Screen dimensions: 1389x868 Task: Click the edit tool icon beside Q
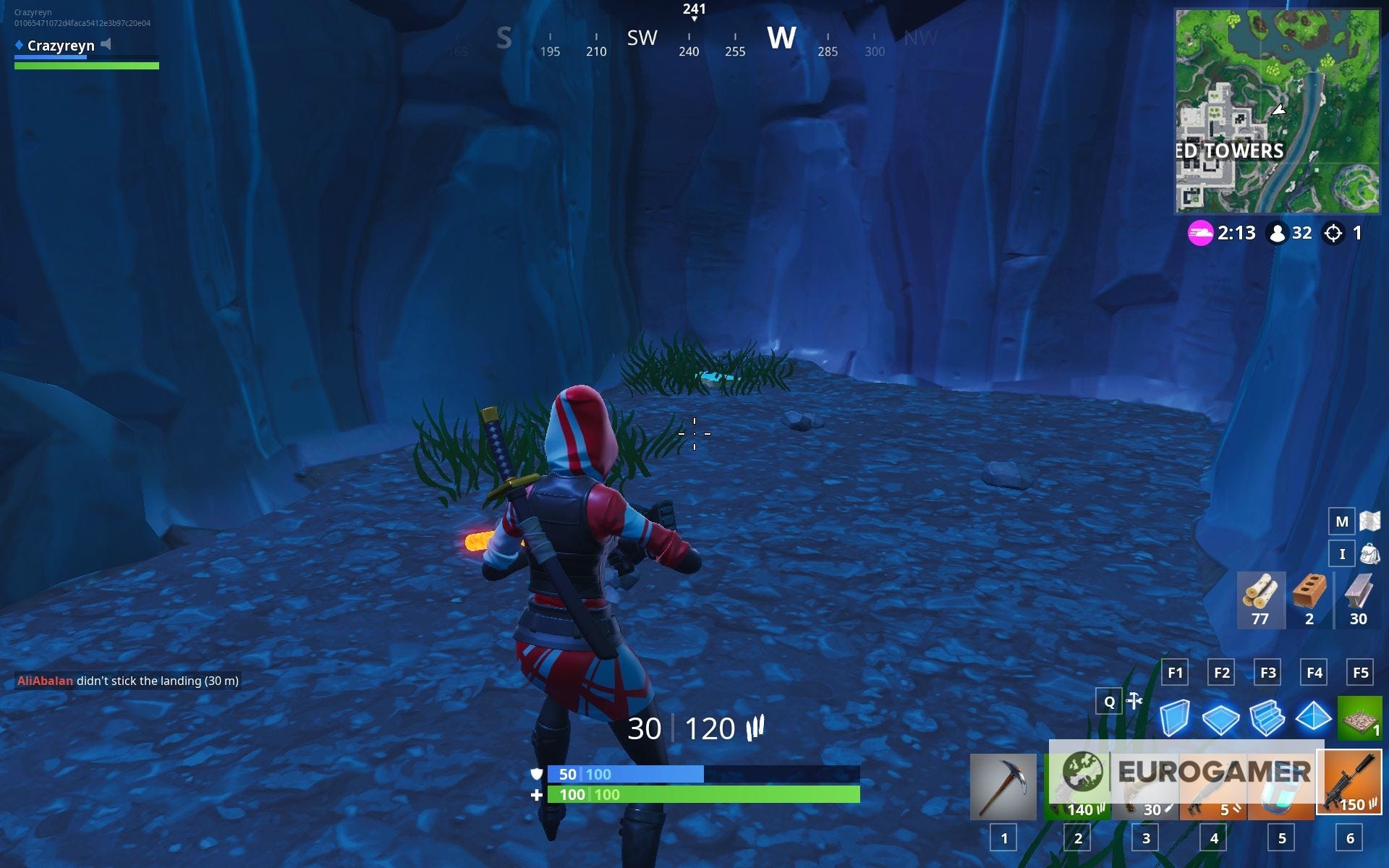[1133, 701]
